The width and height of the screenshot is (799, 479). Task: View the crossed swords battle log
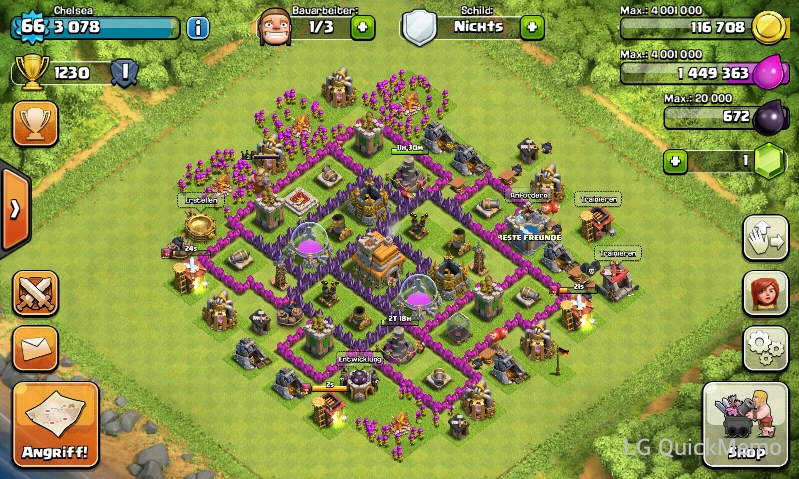click(34, 294)
